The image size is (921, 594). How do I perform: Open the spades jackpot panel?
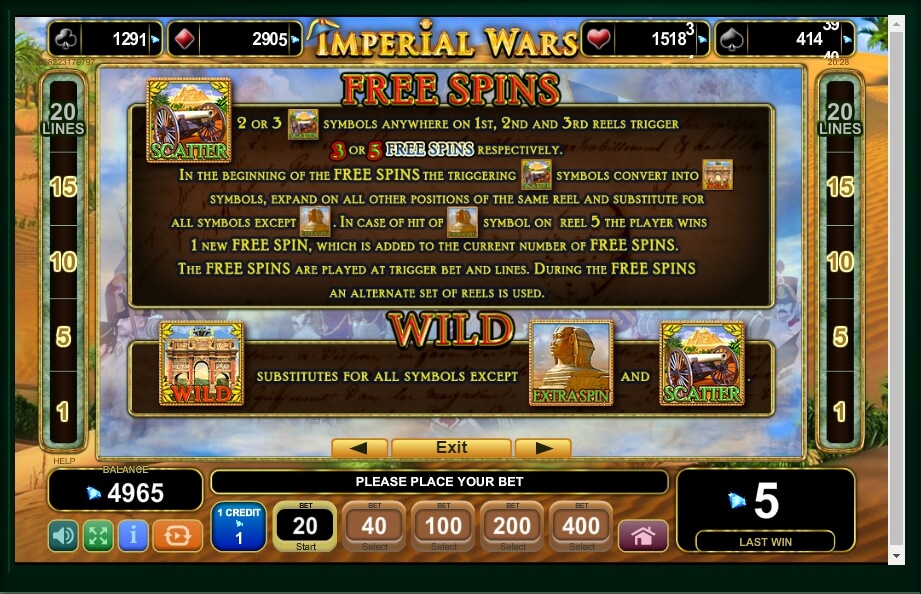click(784, 40)
